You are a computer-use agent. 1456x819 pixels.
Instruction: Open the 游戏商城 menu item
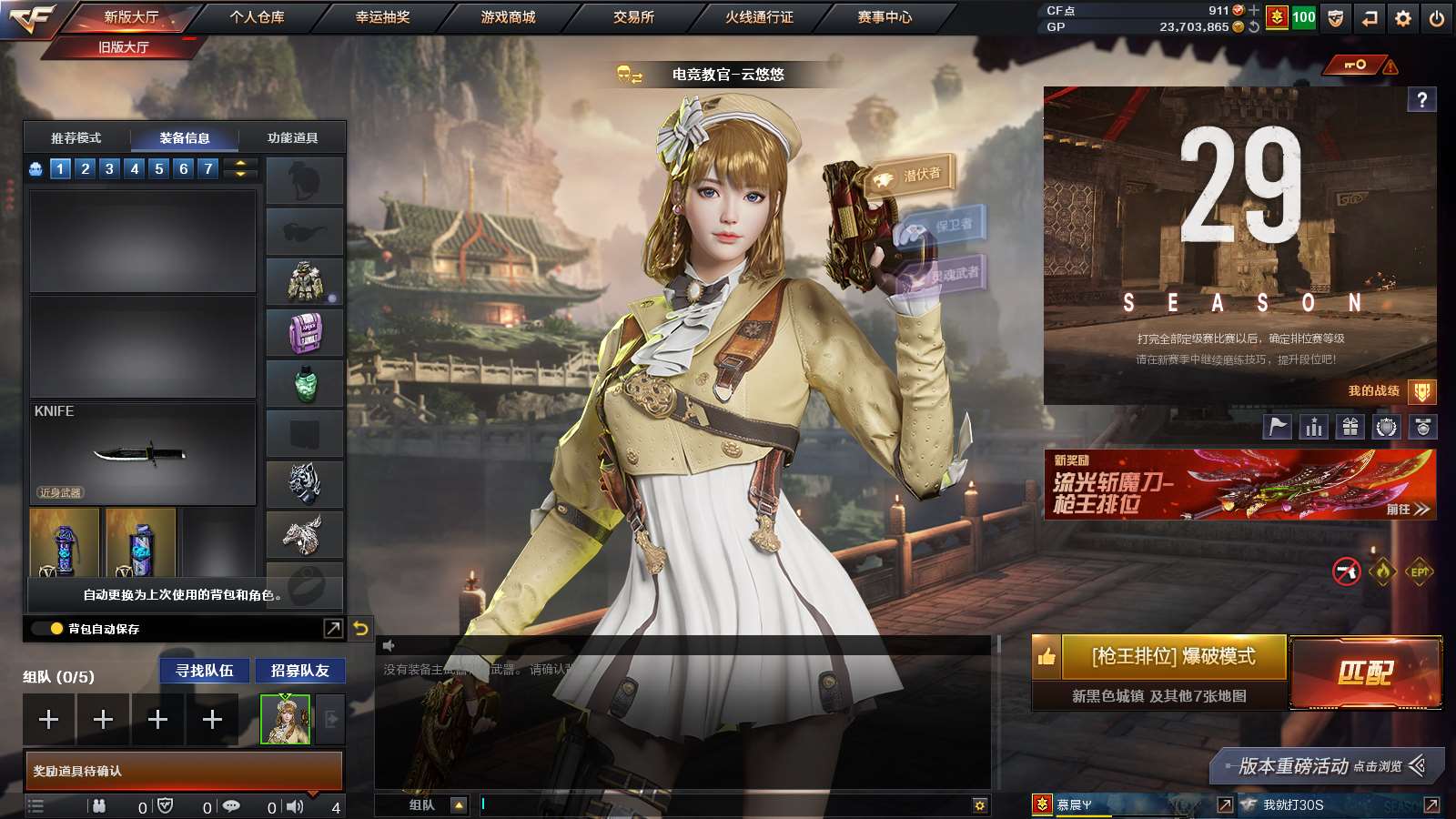(x=506, y=15)
